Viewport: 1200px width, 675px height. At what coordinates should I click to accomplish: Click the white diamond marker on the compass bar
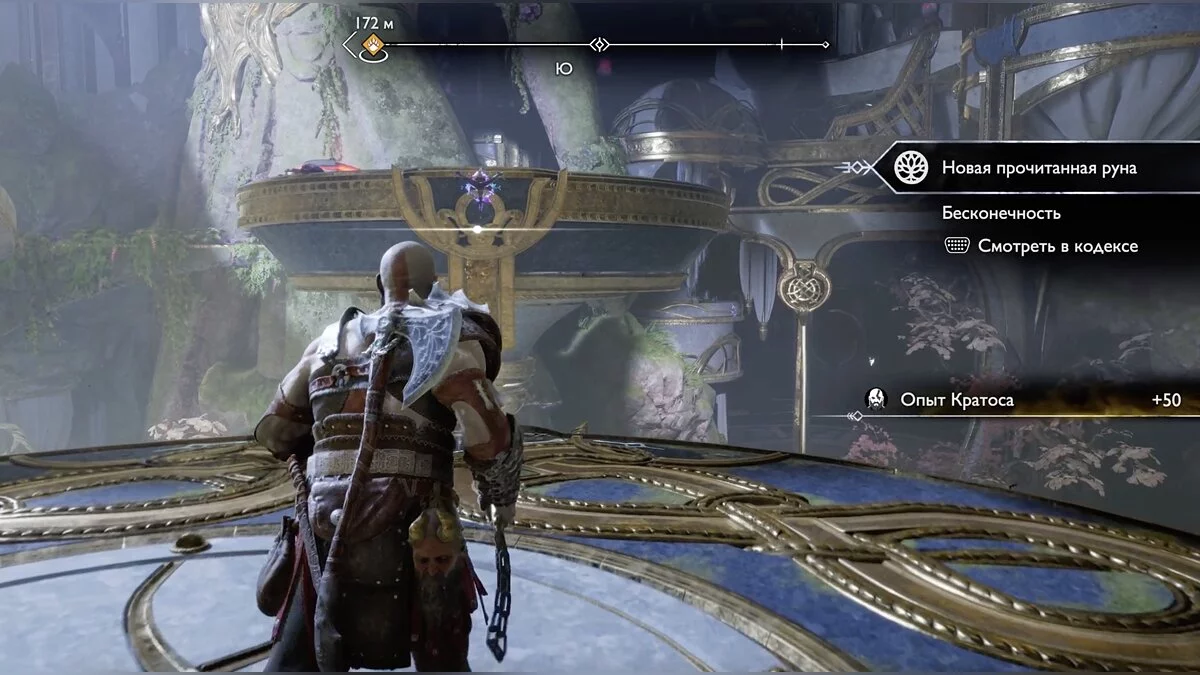tap(599, 44)
